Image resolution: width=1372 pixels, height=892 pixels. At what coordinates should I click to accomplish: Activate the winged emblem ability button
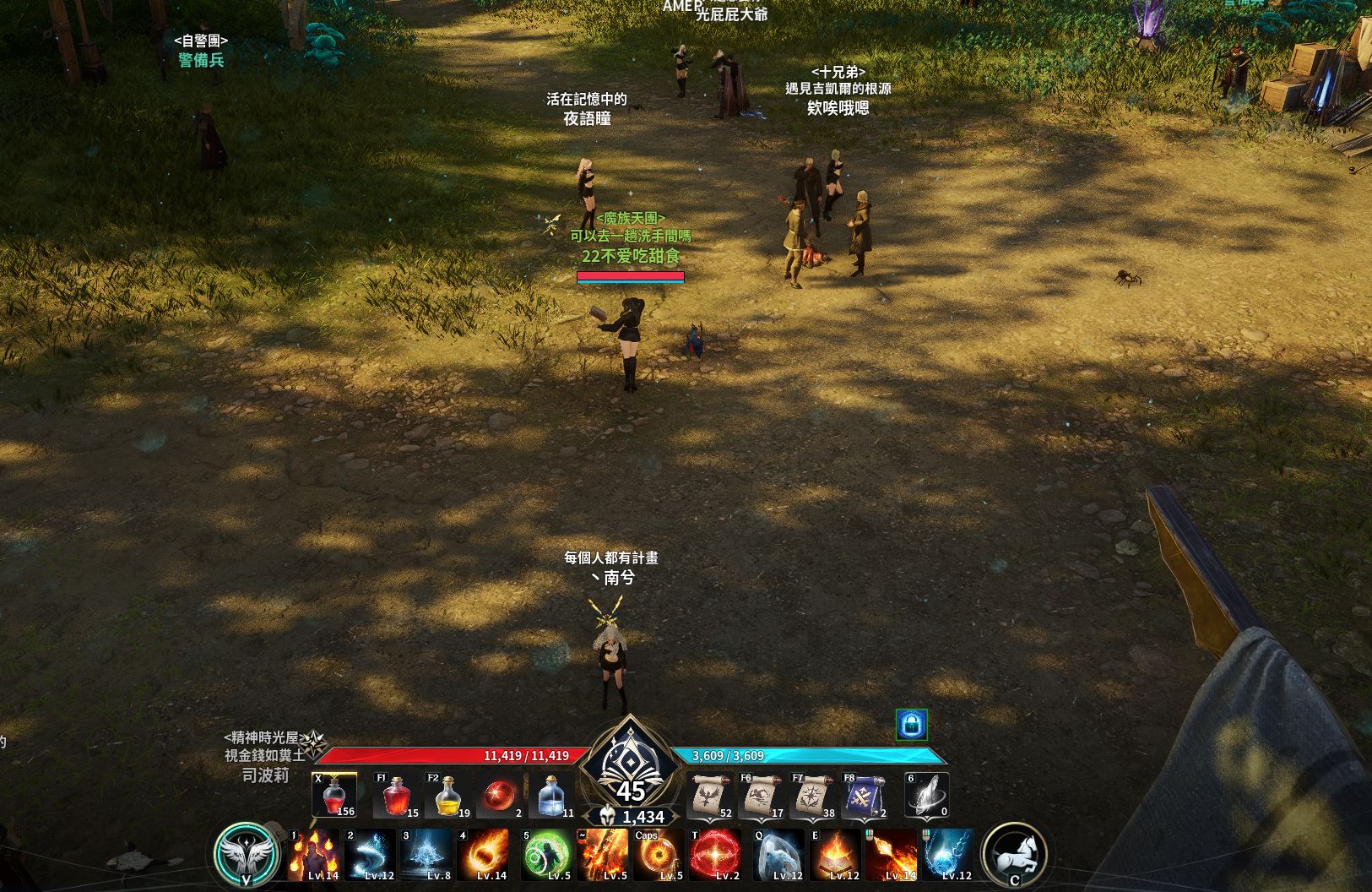[x=246, y=854]
